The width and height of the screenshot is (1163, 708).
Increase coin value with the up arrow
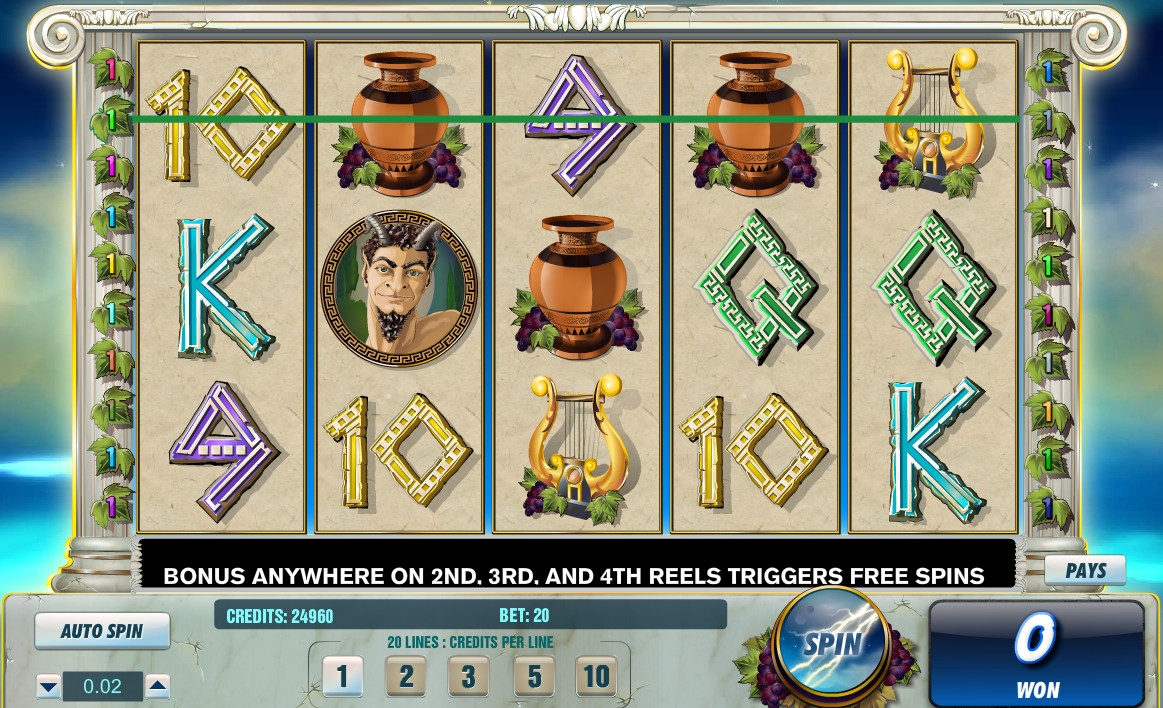(x=157, y=686)
